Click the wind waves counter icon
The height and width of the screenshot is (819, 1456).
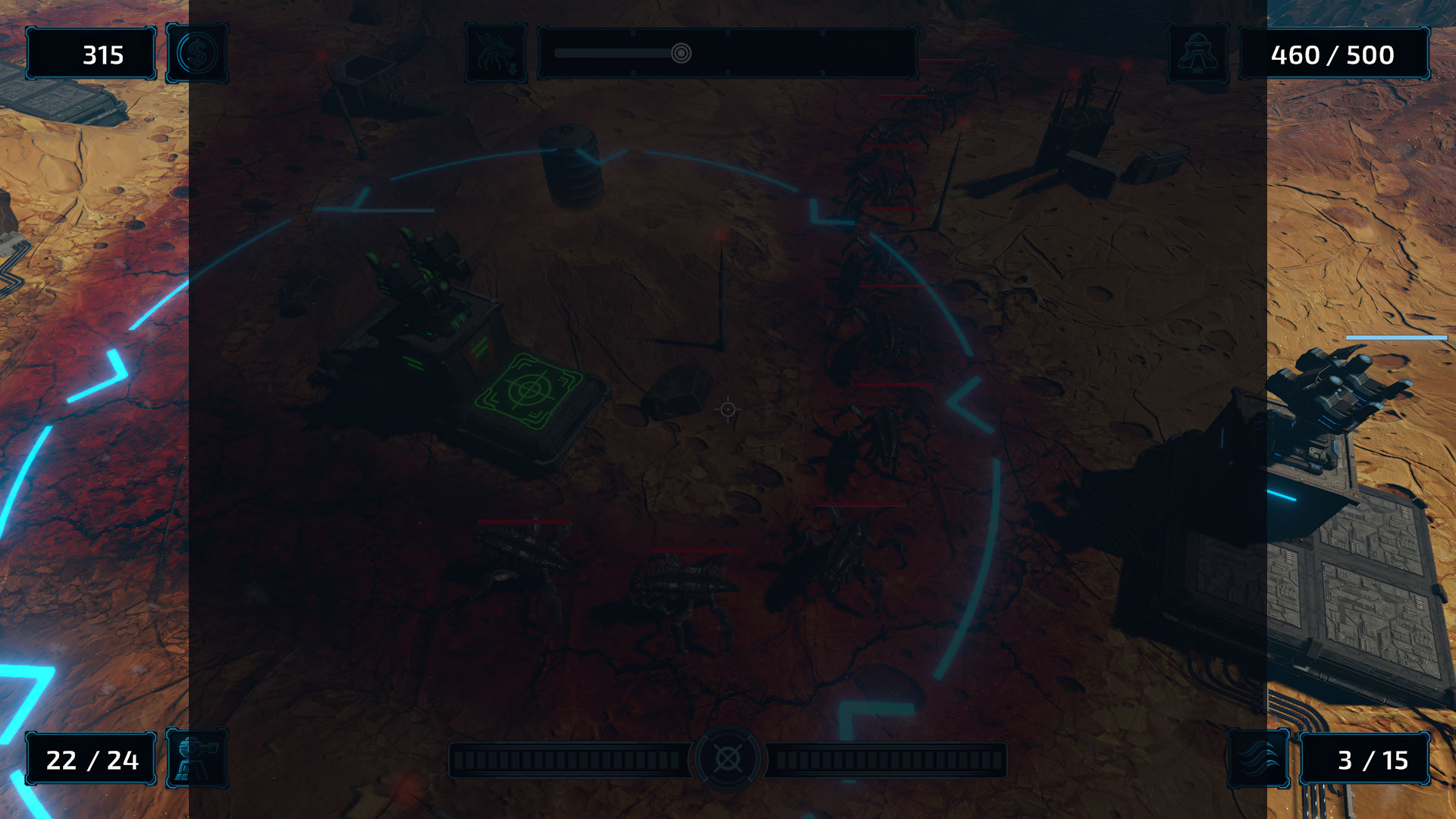pyautogui.click(x=1259, y=758)
